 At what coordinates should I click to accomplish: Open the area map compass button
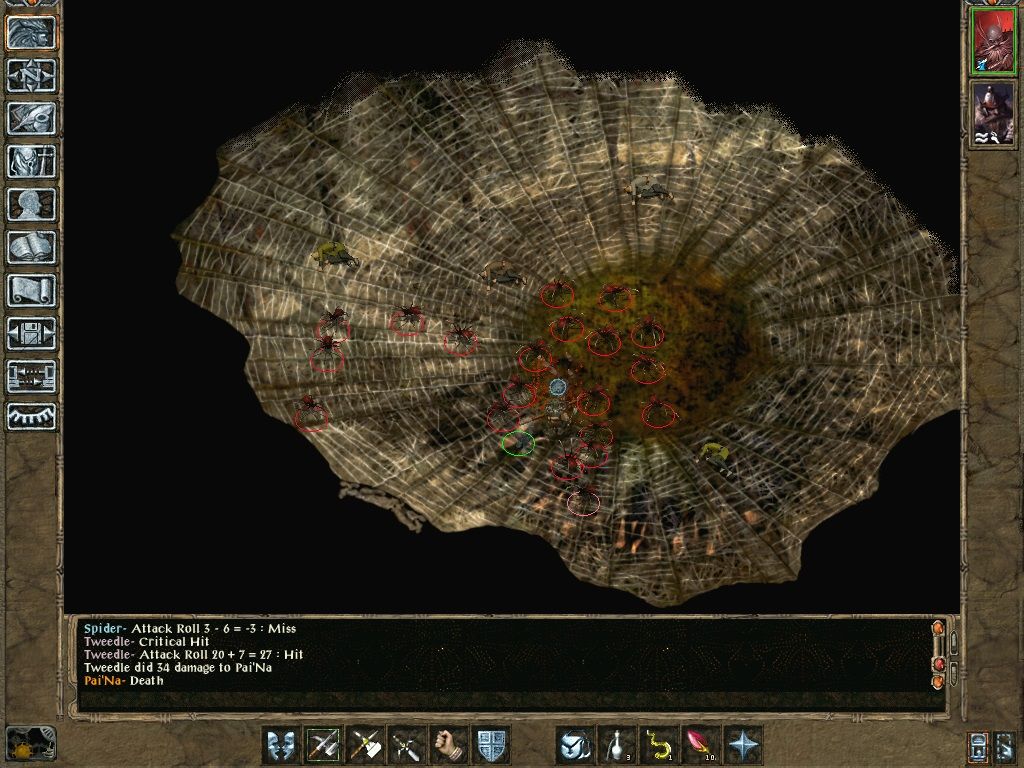click(31, 75)
